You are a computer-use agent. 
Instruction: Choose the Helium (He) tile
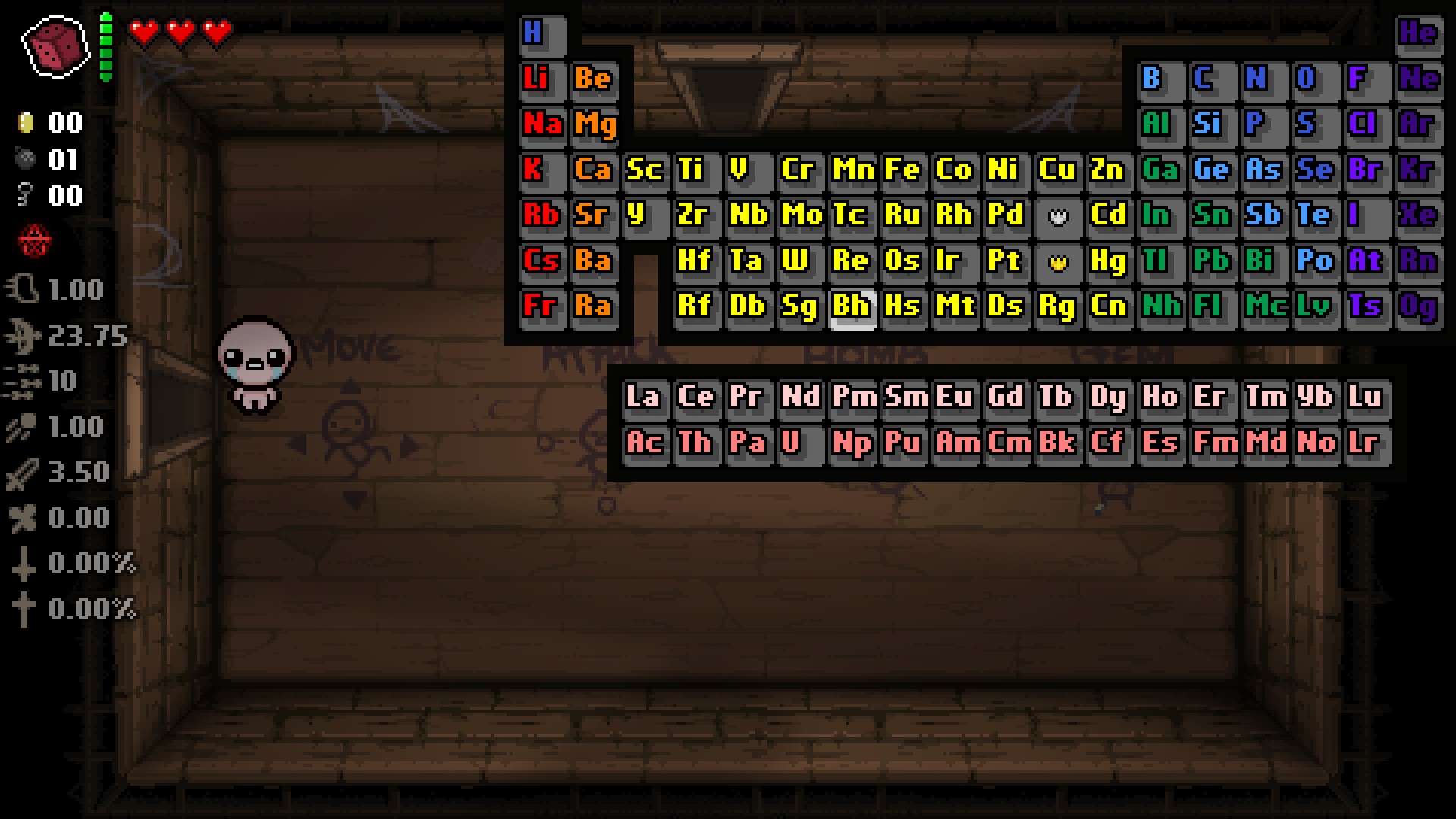(x=1417, y=34)
